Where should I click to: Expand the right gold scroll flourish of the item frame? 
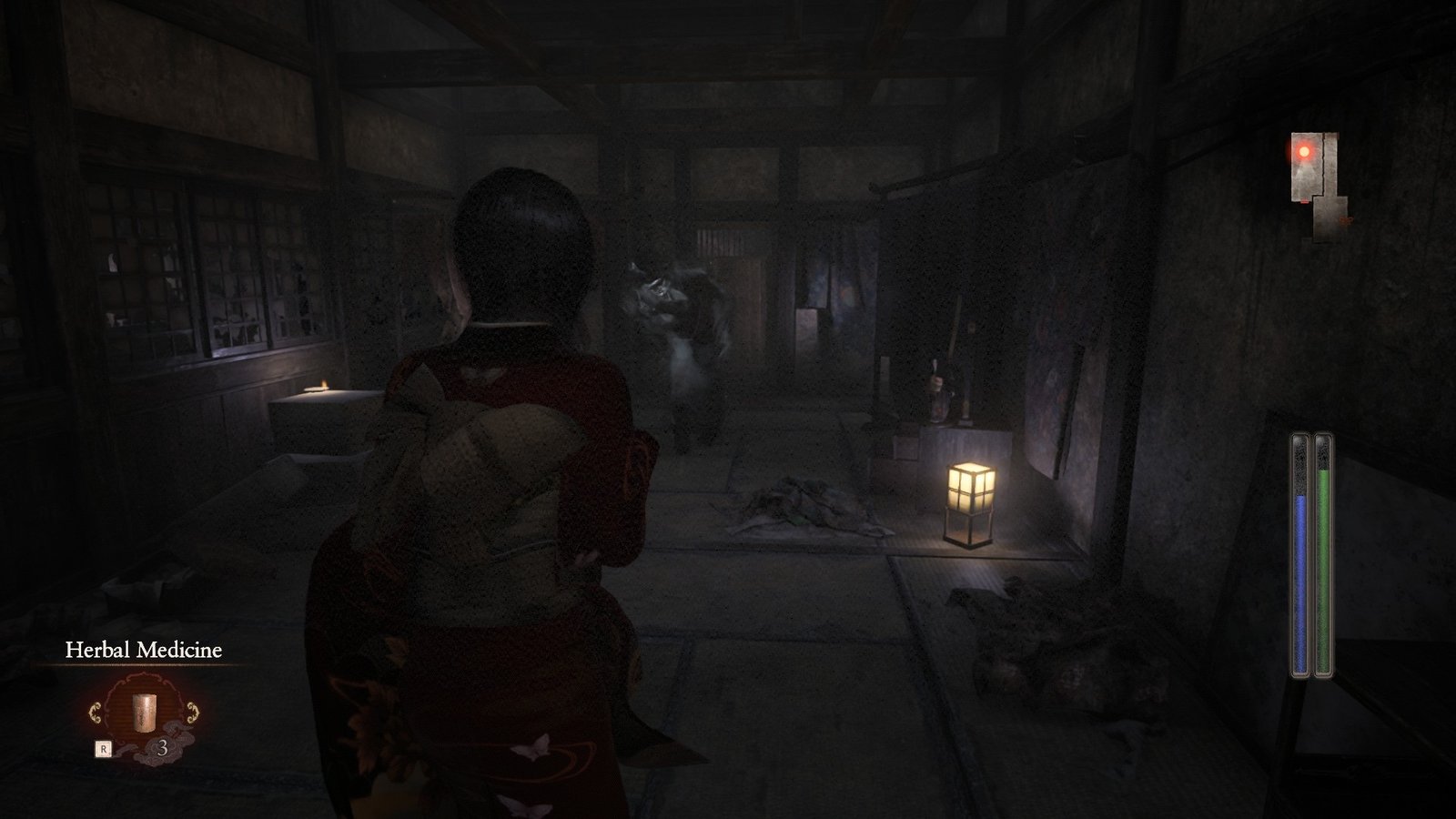pyautogui.click(x=192, y=712)
